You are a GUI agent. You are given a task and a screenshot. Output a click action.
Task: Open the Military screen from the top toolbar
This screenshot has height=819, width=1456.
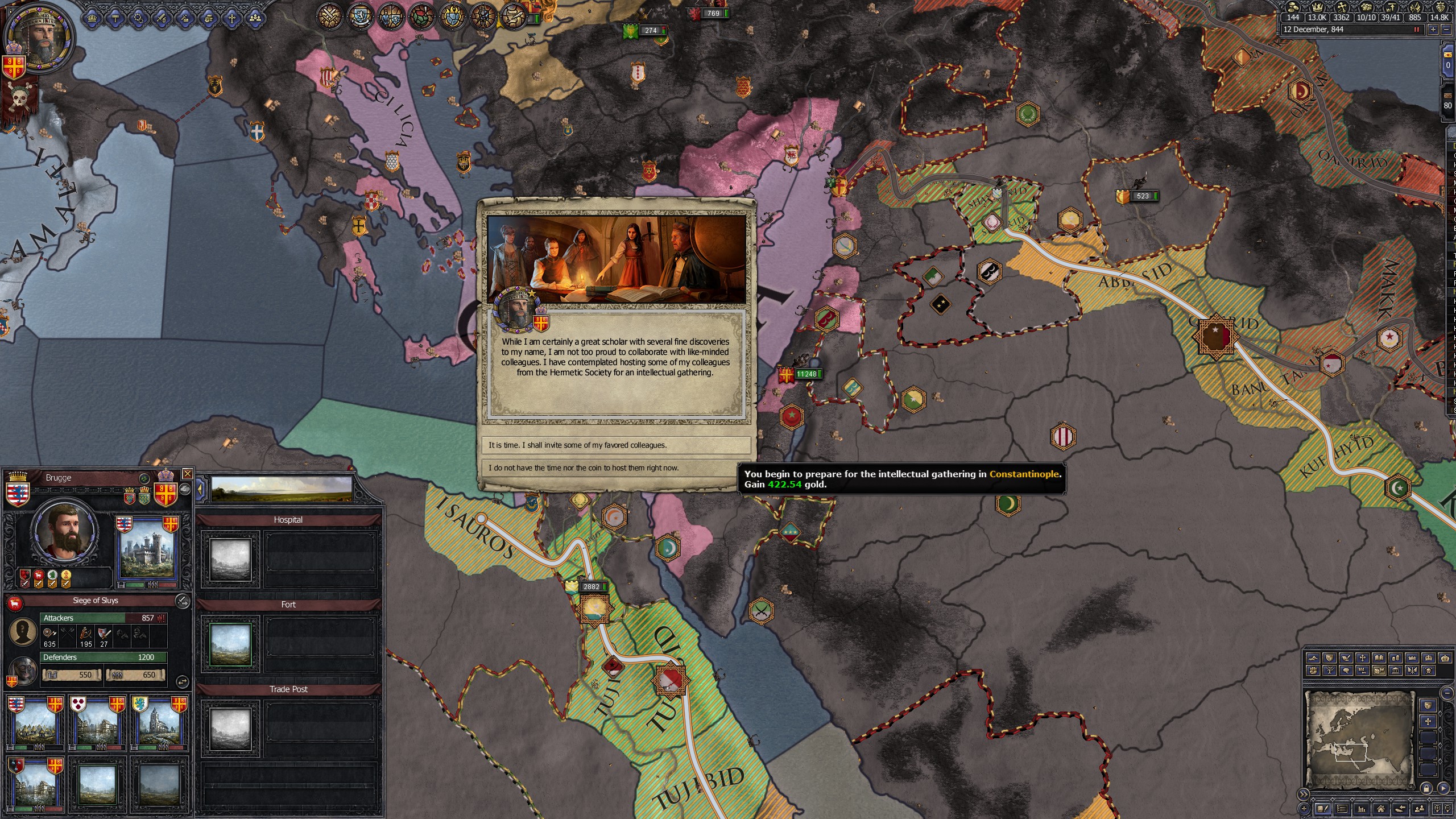pos(162,17)
